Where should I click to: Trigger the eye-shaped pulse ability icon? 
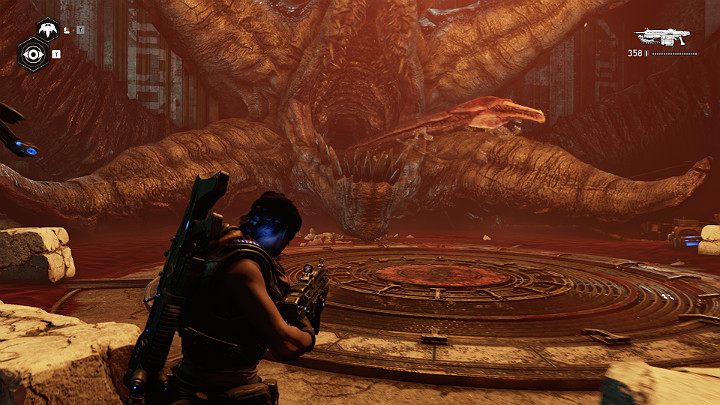pyautogui.click(x=32, y=53)
